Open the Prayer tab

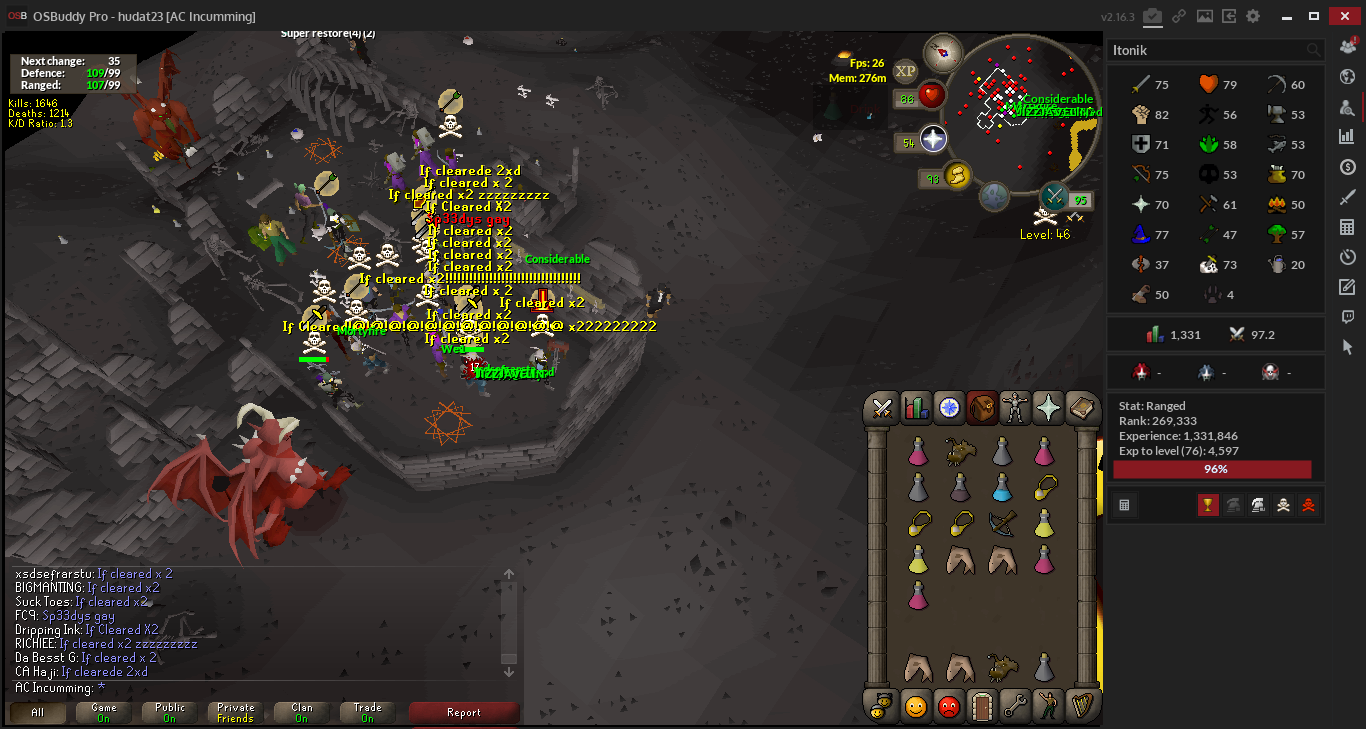(x=1048, y=407)
